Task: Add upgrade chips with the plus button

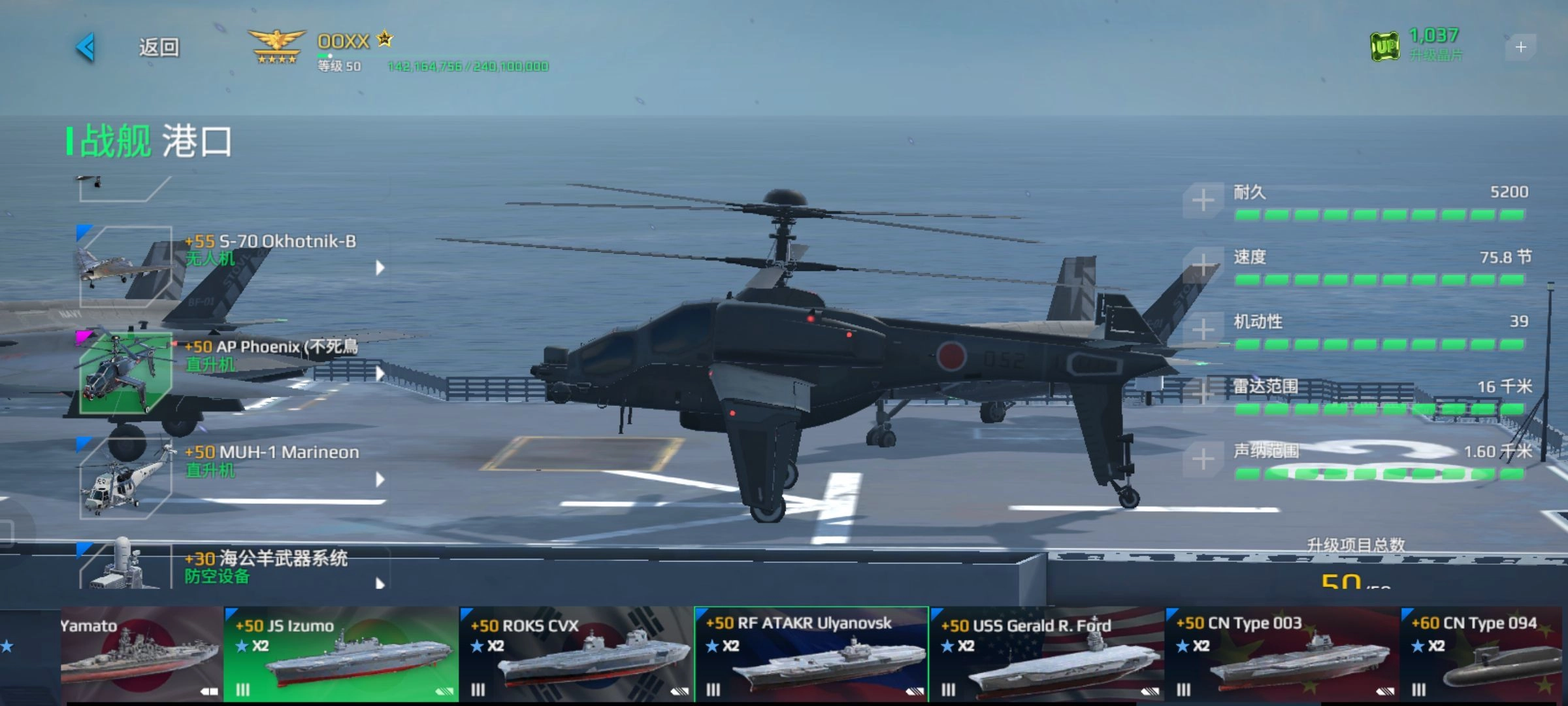Action: (x=1520, y=47)
